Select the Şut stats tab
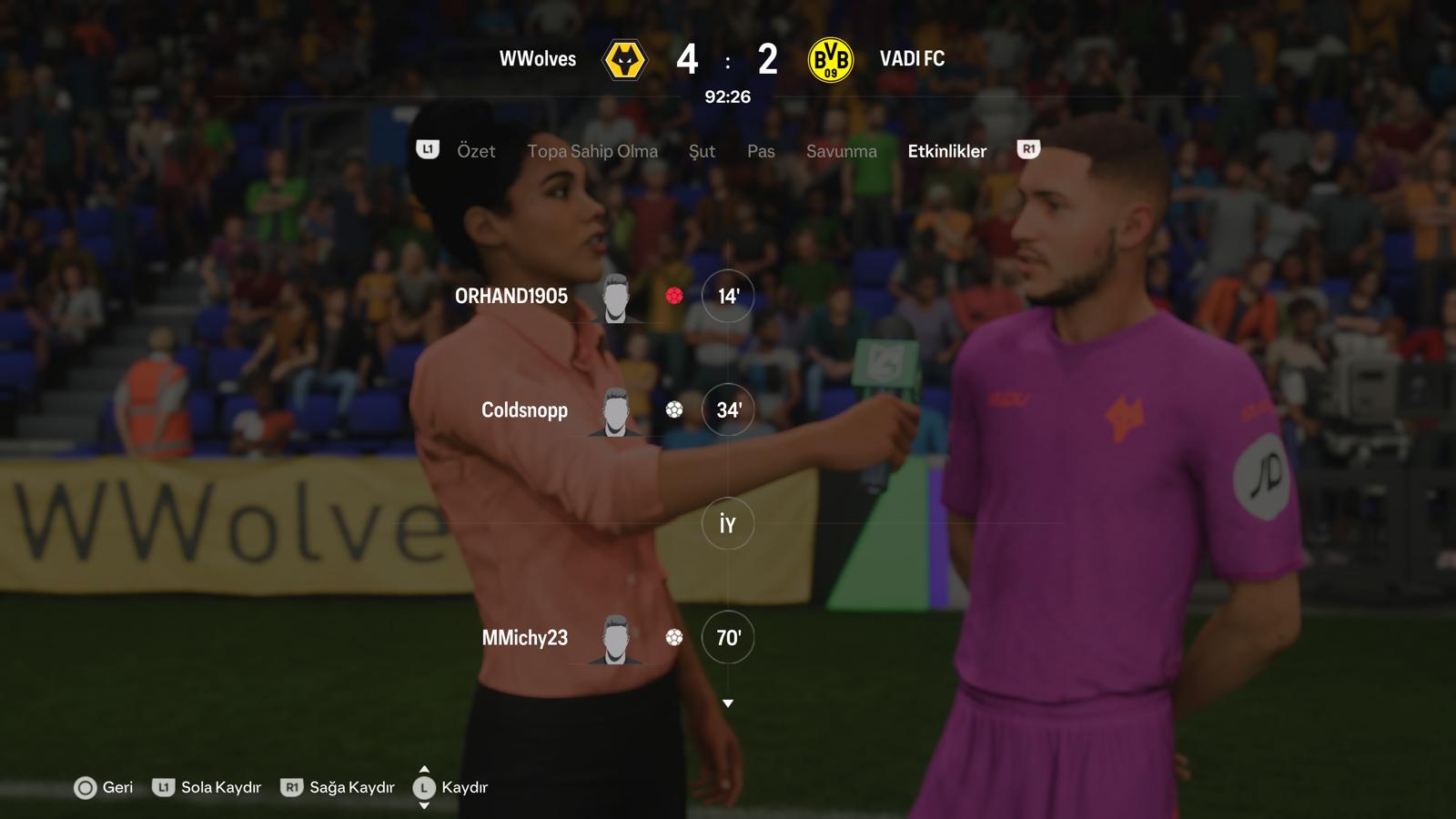1456x819 pixels. tap(702, 151)
